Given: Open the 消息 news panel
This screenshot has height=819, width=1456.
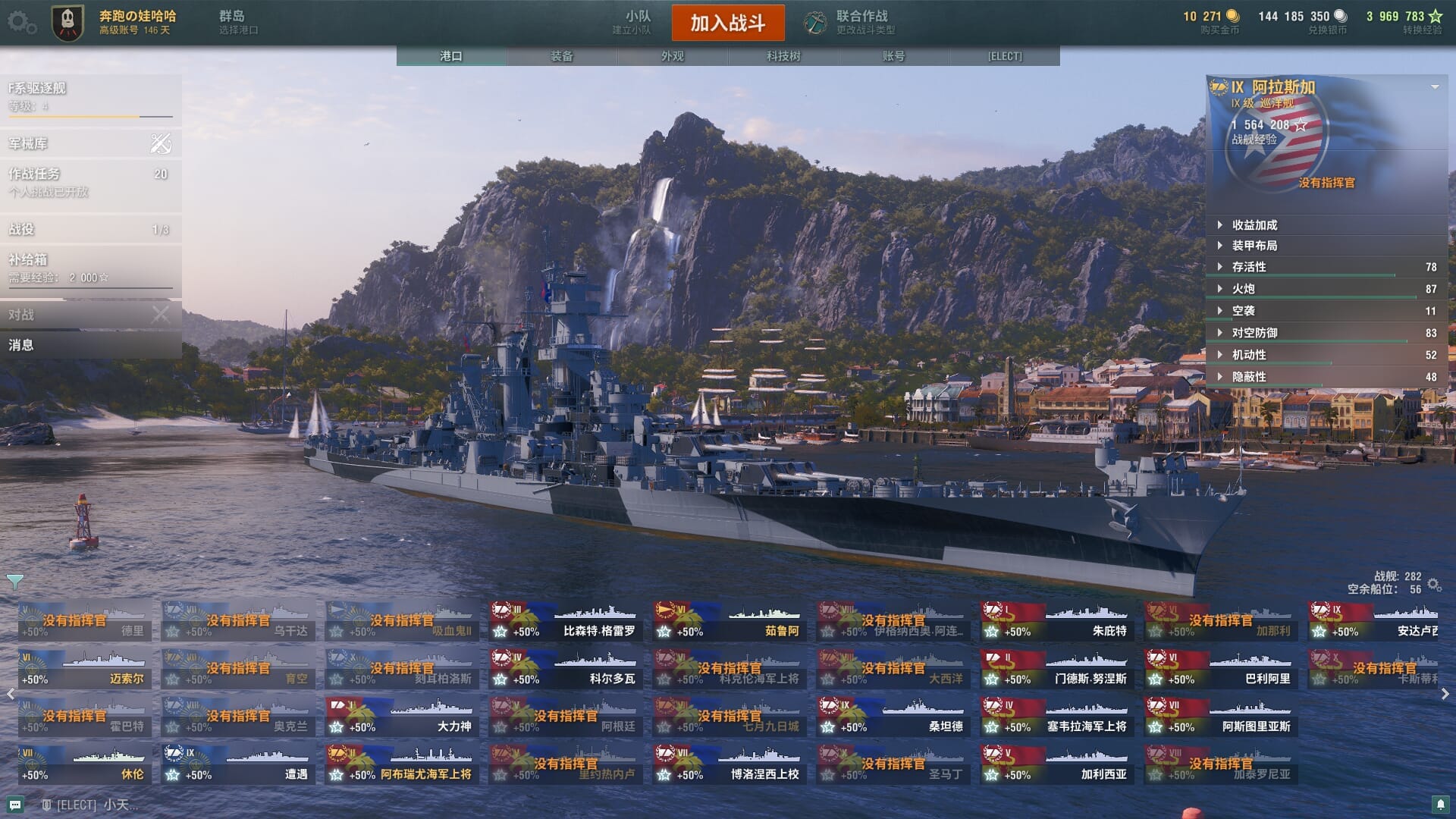Looking at the screenshot, I should pos(90,345).
